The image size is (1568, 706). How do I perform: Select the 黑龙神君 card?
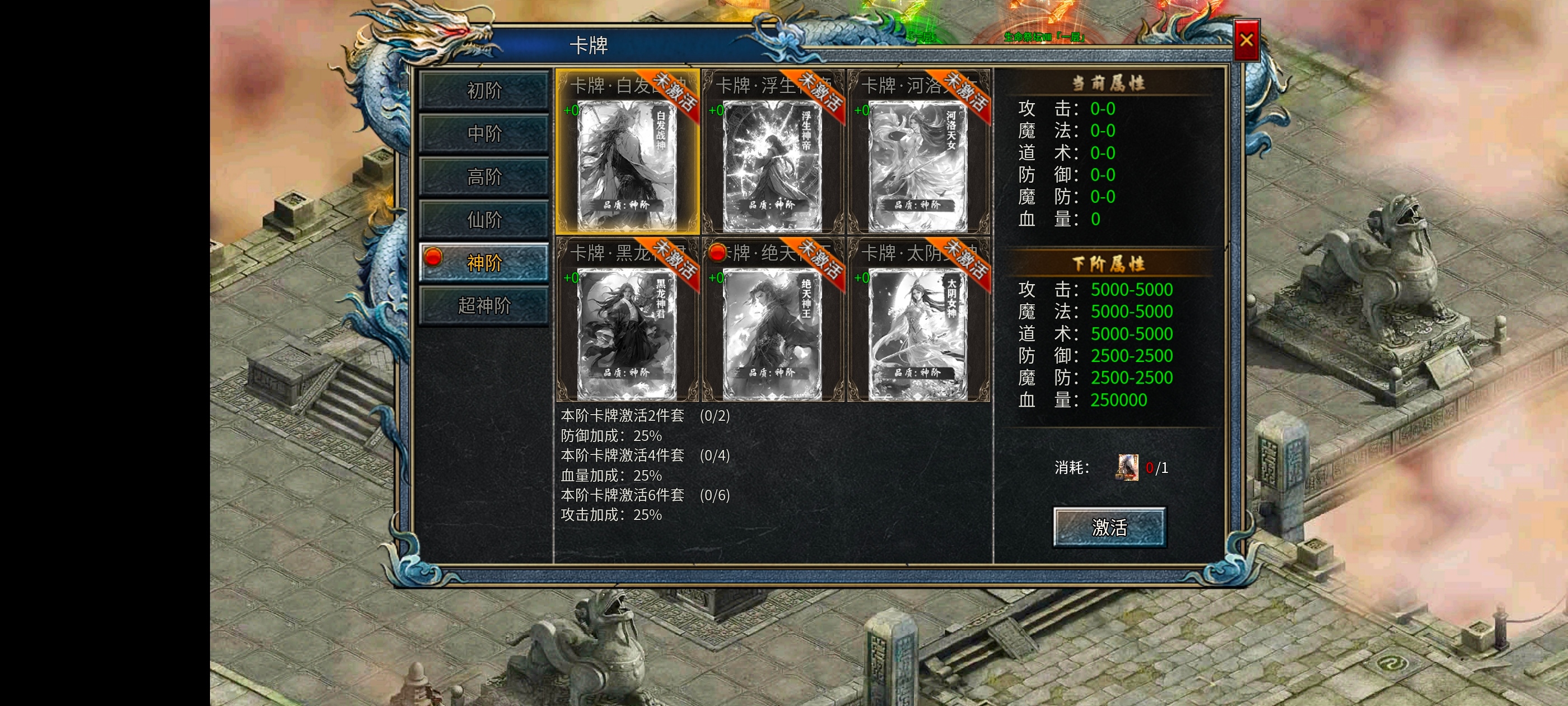(x=626, y=327)
